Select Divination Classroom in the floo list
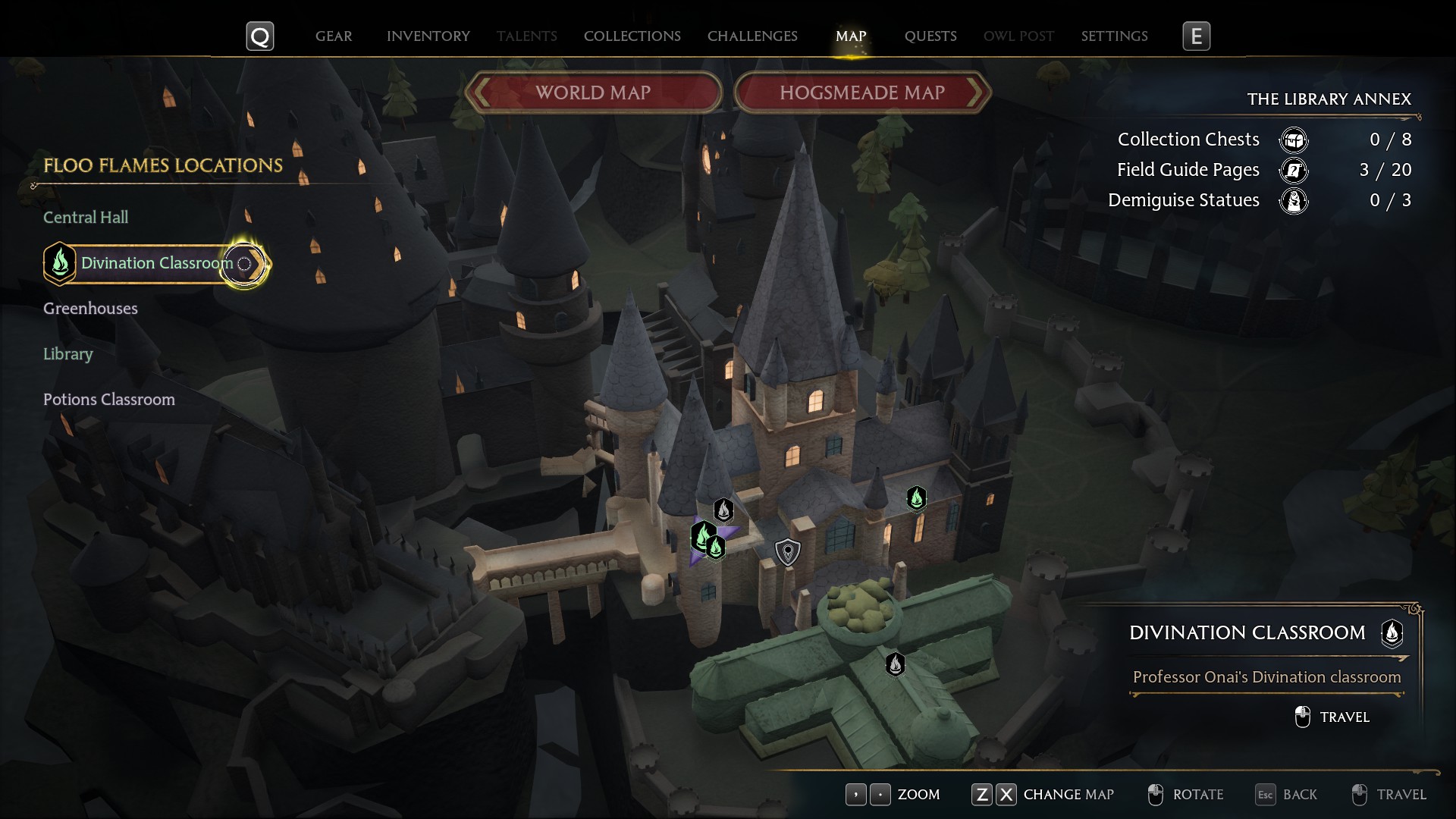Viewport: 1456px width, 819px height. [156, 263]
